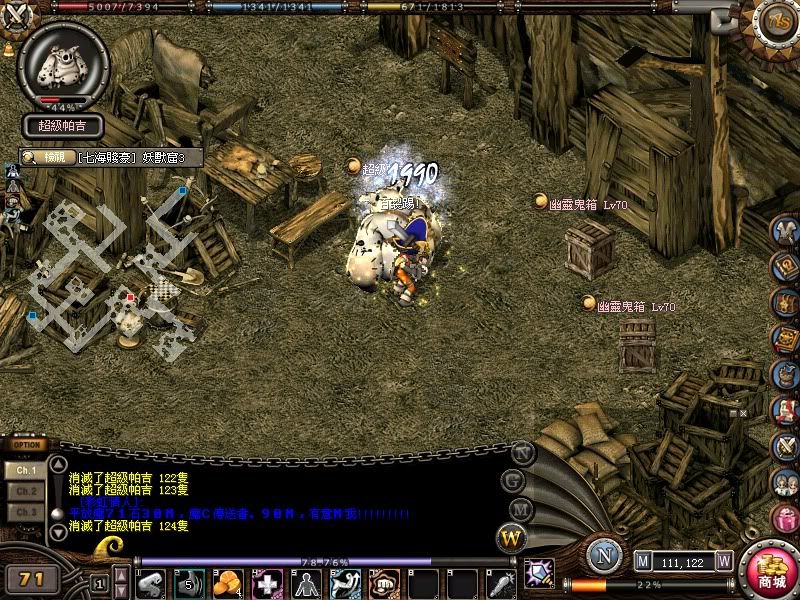Activate the white cross heal skill

[x=266, y=583]
